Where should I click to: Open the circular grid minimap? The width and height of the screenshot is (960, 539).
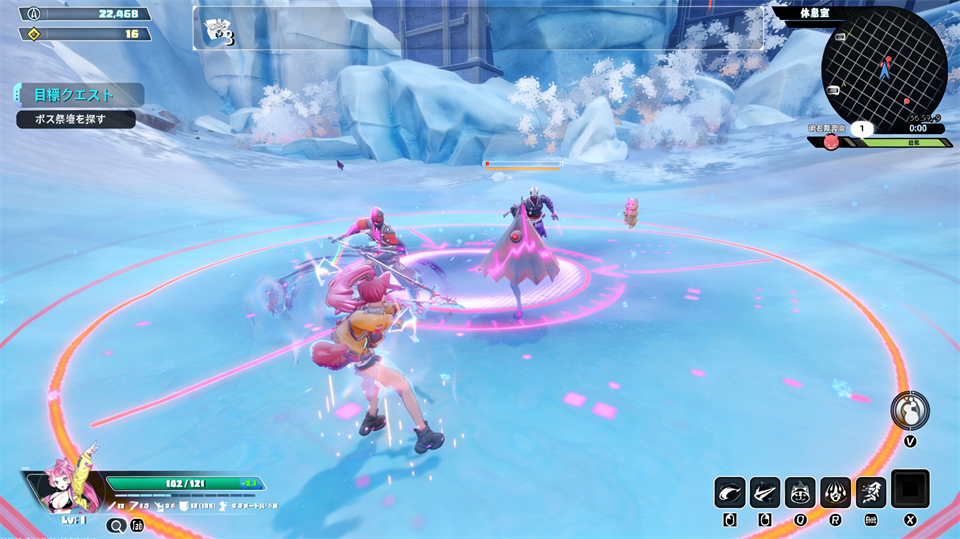tap(884, 68)
